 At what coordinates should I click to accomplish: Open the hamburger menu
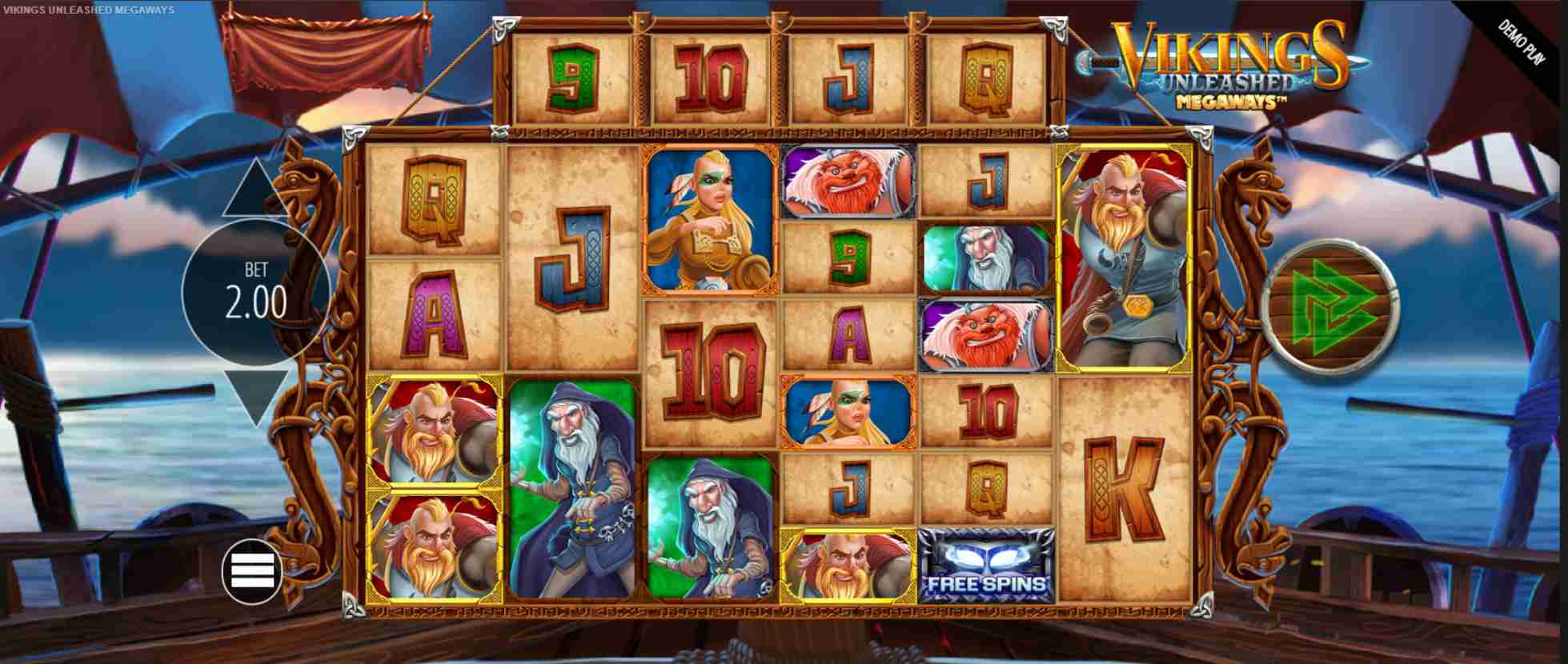point(251,570)
